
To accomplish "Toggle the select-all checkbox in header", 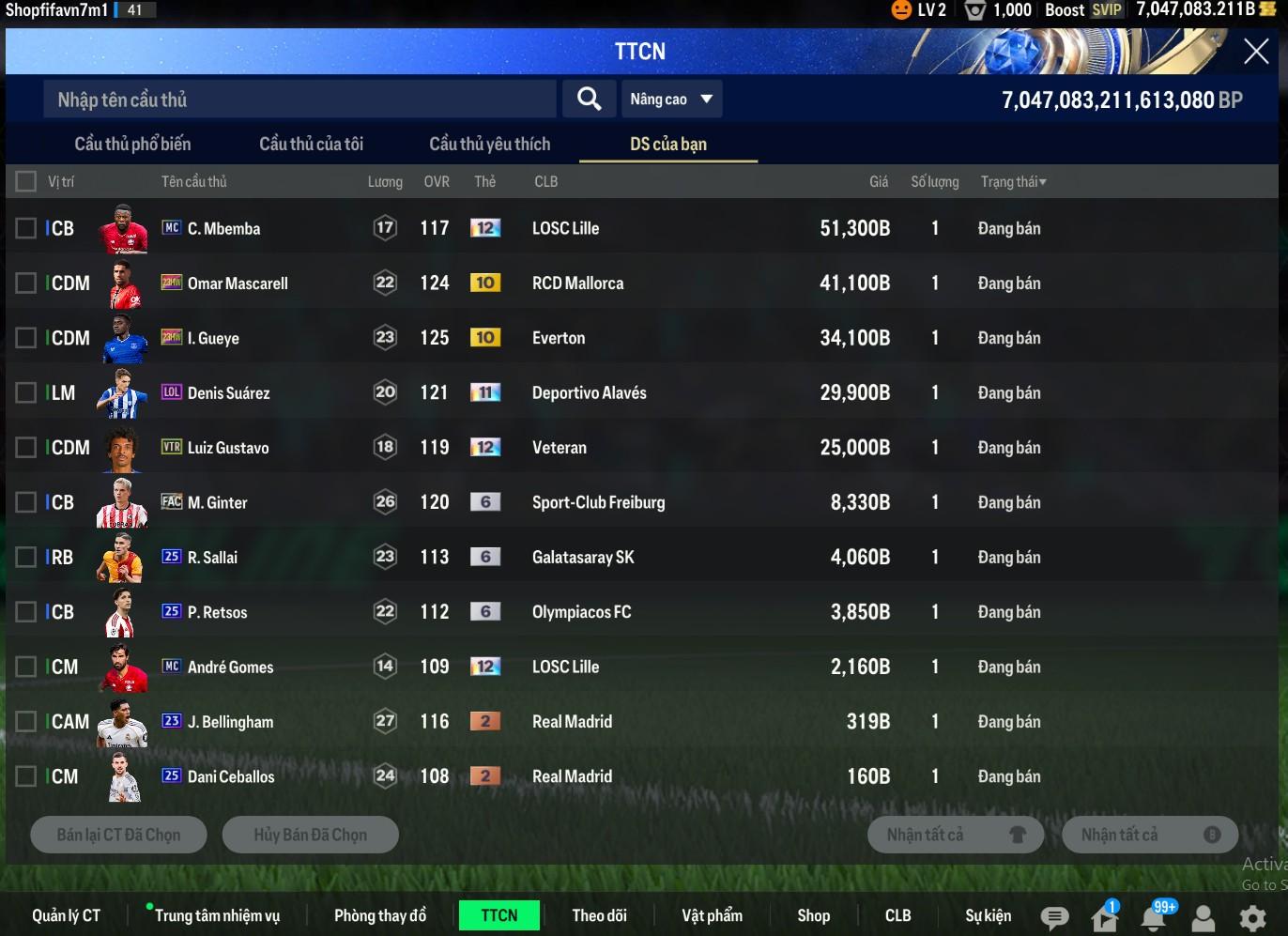I will pyautogui.click(x=26, y=181).
